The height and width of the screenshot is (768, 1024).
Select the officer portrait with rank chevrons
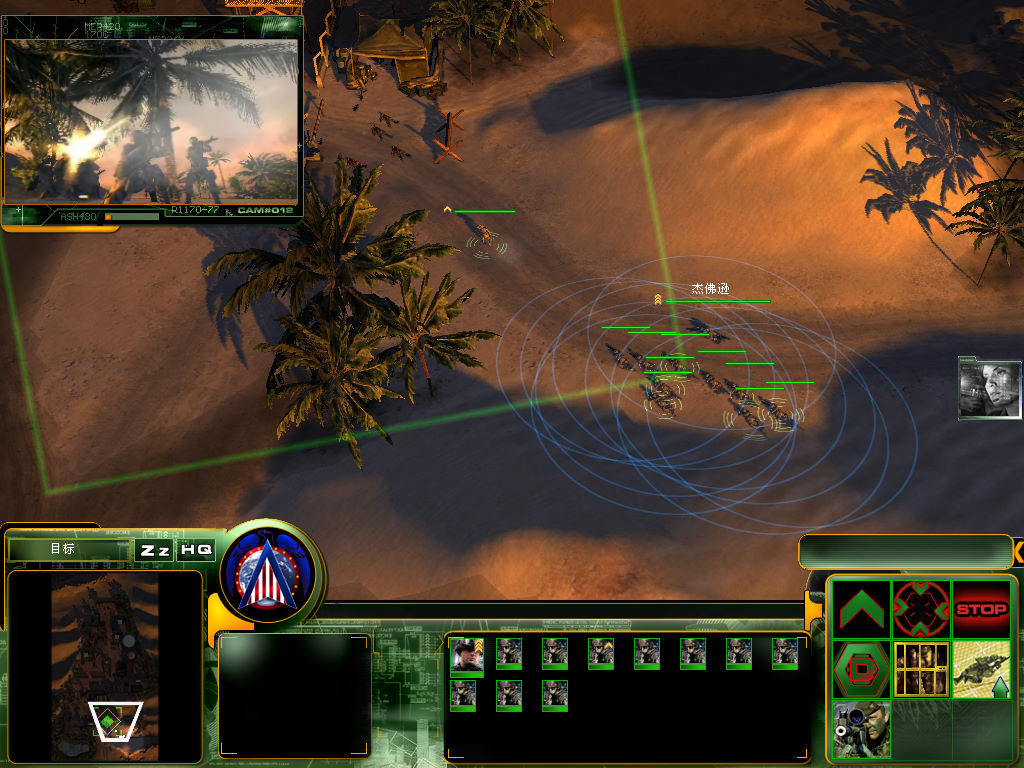point(466,655)
